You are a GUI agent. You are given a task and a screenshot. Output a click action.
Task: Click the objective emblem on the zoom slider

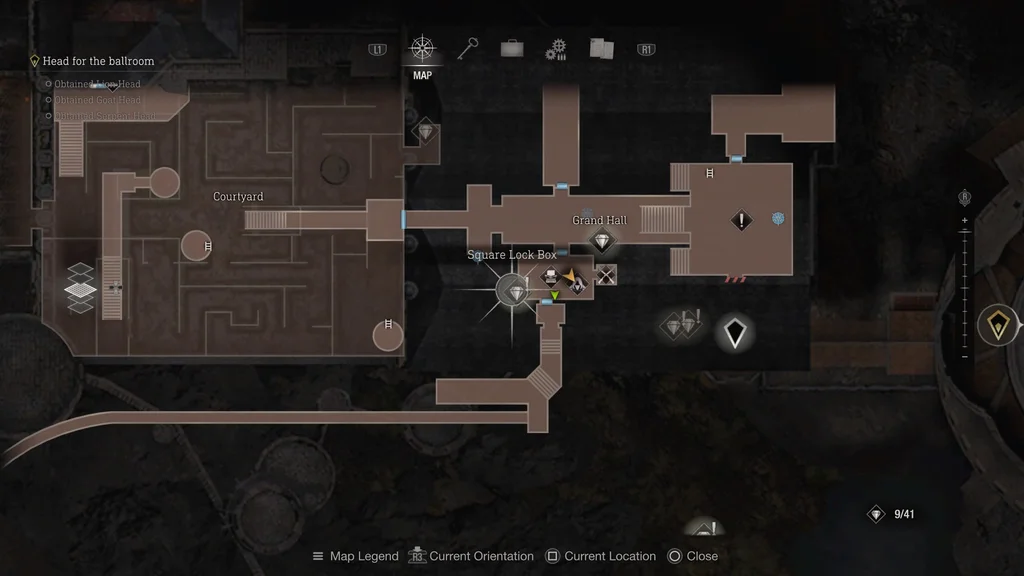[998, 325]
